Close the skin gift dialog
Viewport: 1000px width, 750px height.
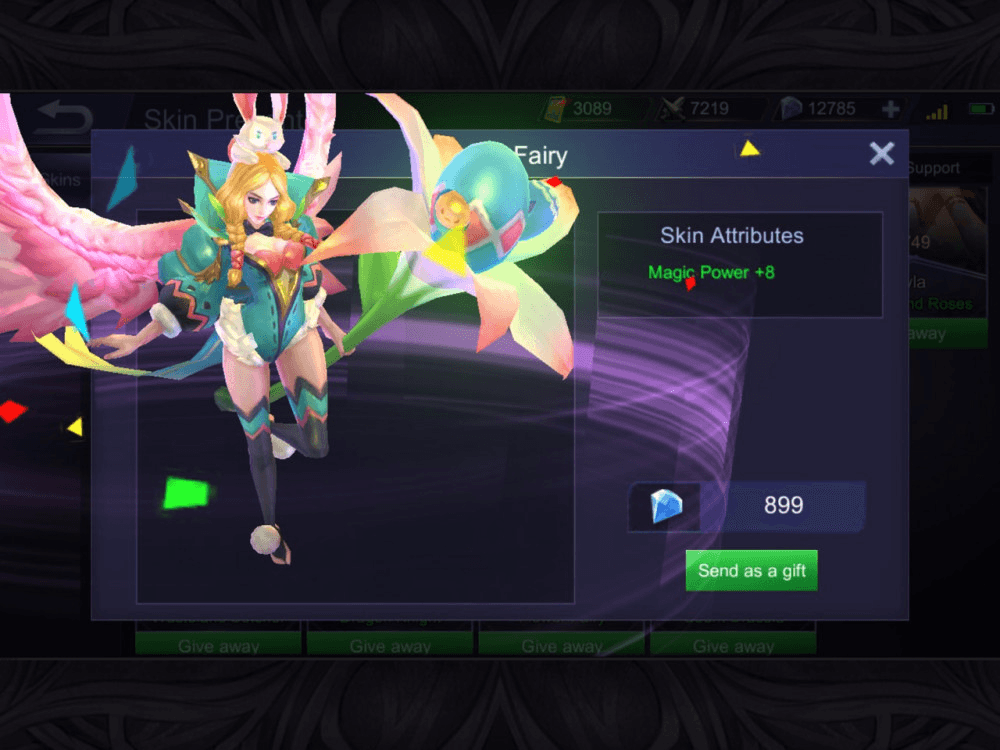(881, 153)
